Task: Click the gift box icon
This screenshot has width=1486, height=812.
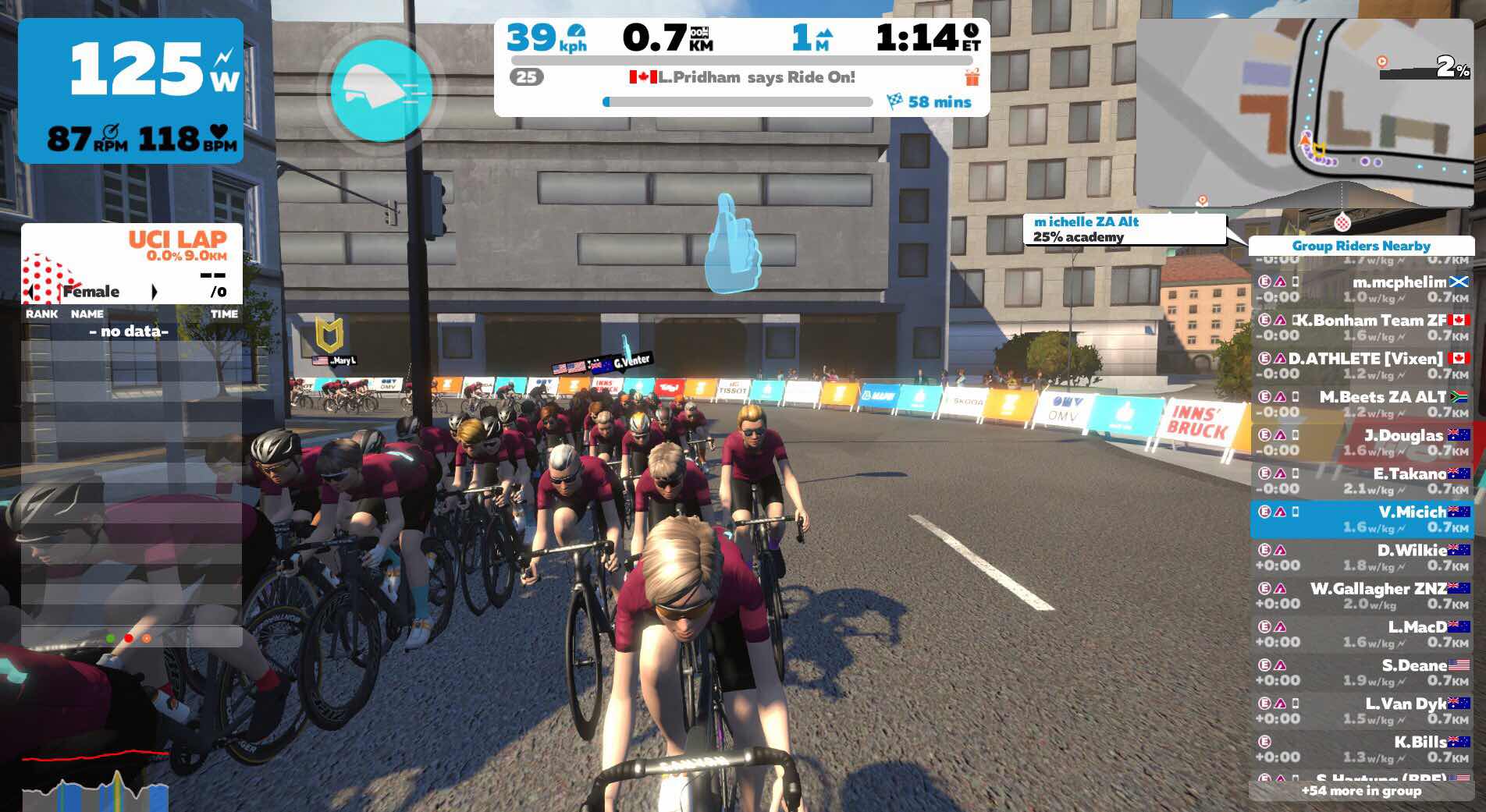Action: tap(972, 77)
